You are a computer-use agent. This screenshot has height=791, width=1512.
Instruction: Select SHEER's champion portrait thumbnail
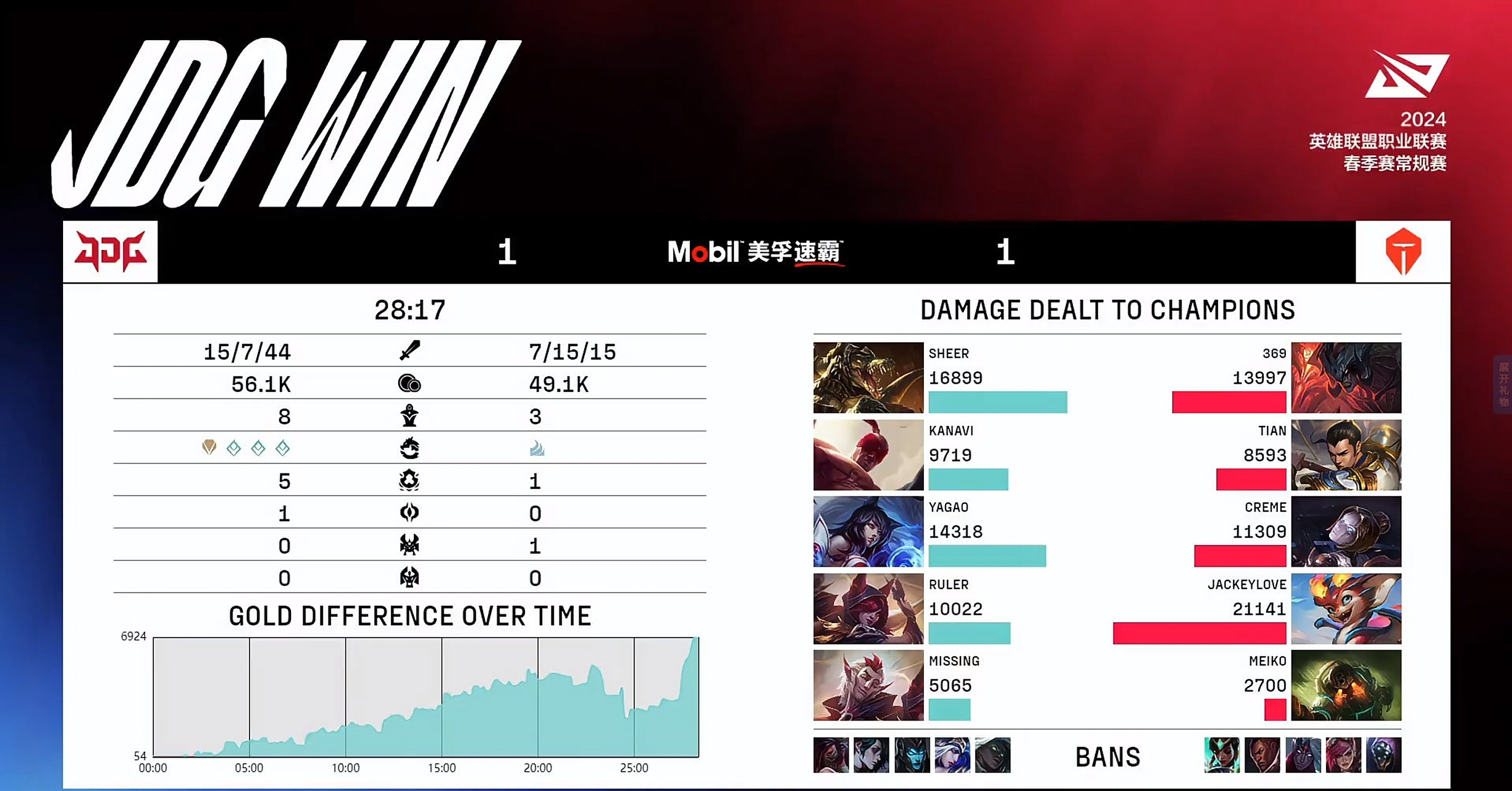867,378
